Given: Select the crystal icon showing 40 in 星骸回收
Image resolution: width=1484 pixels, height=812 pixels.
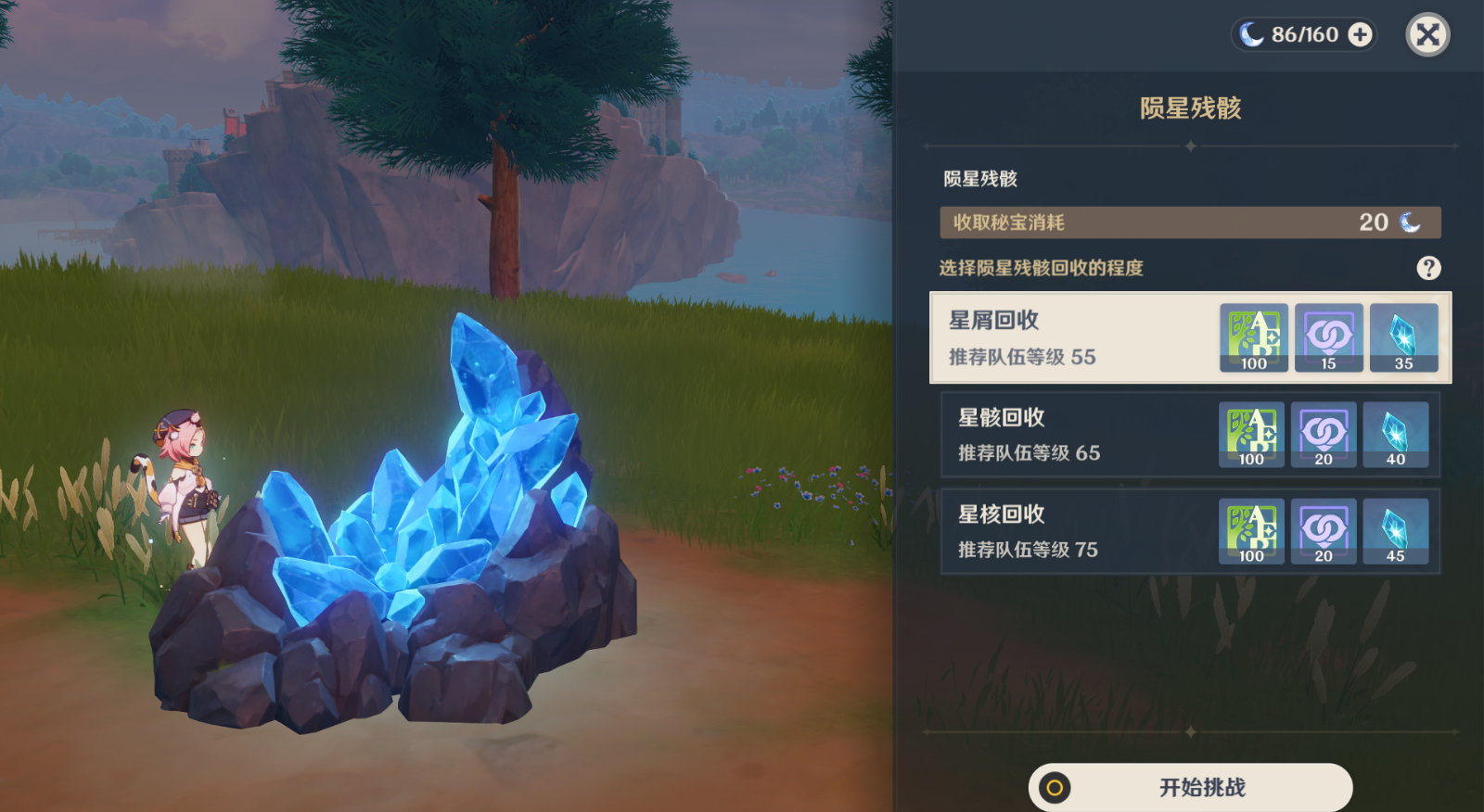Looking at the screenshot, I should (x=1396, y=435).
